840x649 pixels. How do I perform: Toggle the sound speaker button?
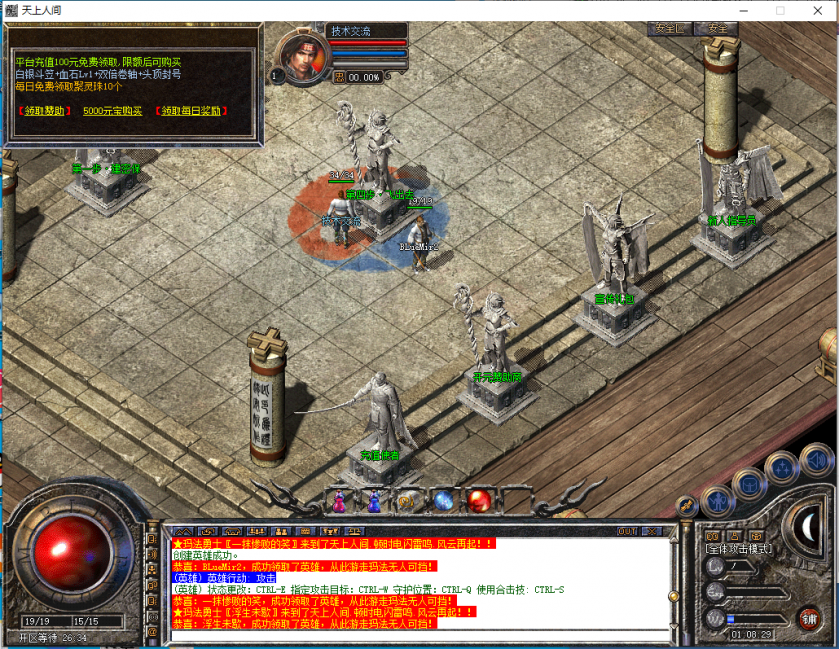815,459
